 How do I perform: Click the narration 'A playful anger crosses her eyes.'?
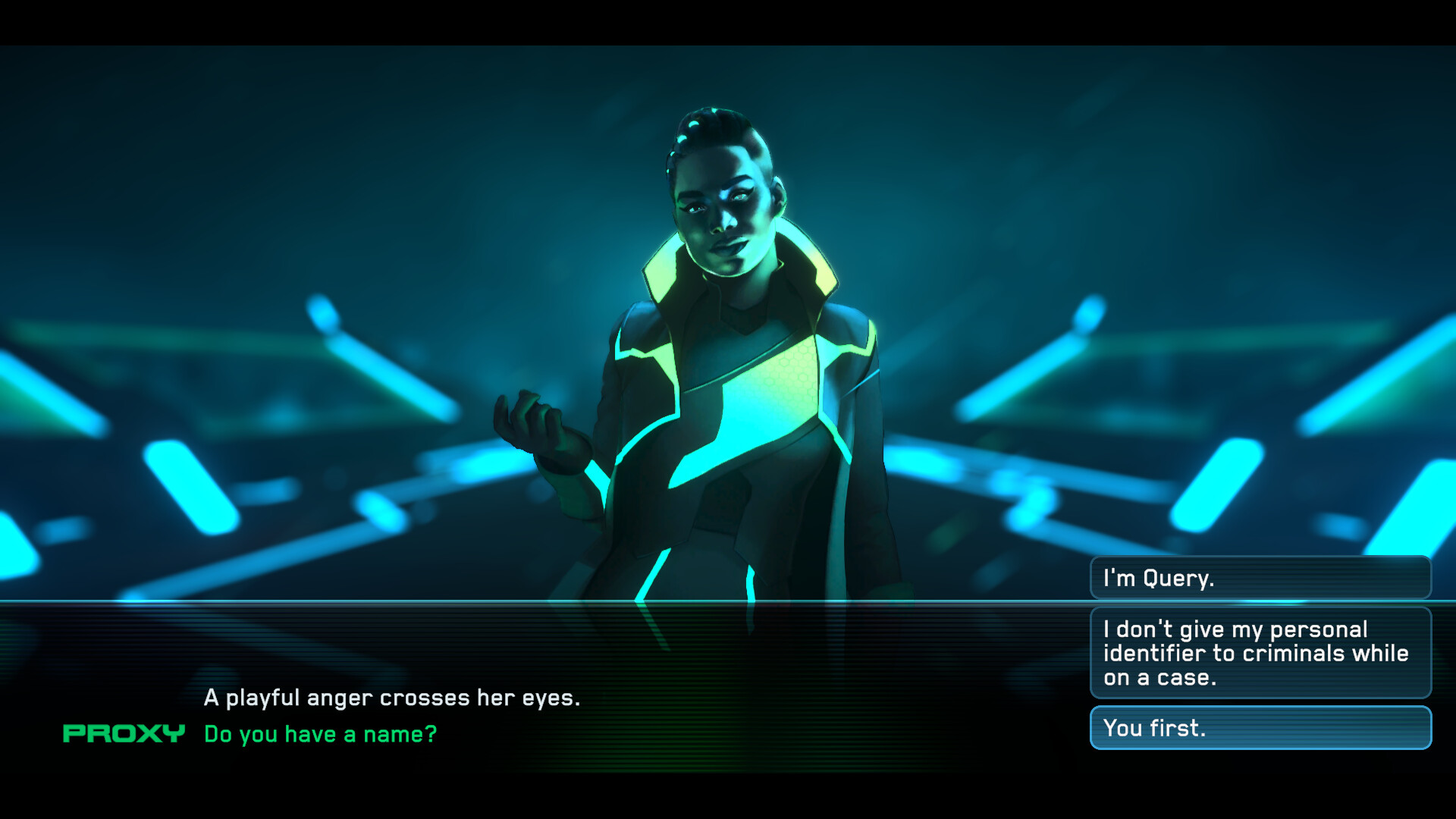pyautogui.click(x=391, y=698)
